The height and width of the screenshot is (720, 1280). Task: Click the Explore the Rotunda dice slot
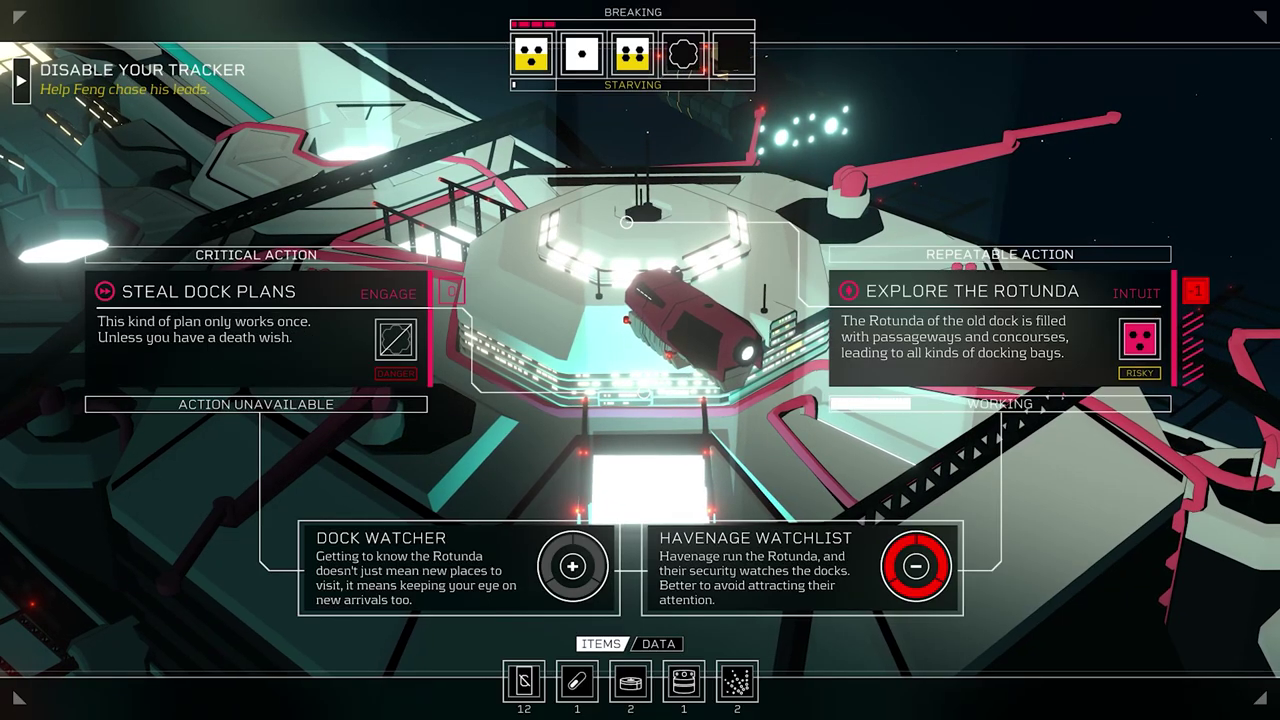(1140, 340)
